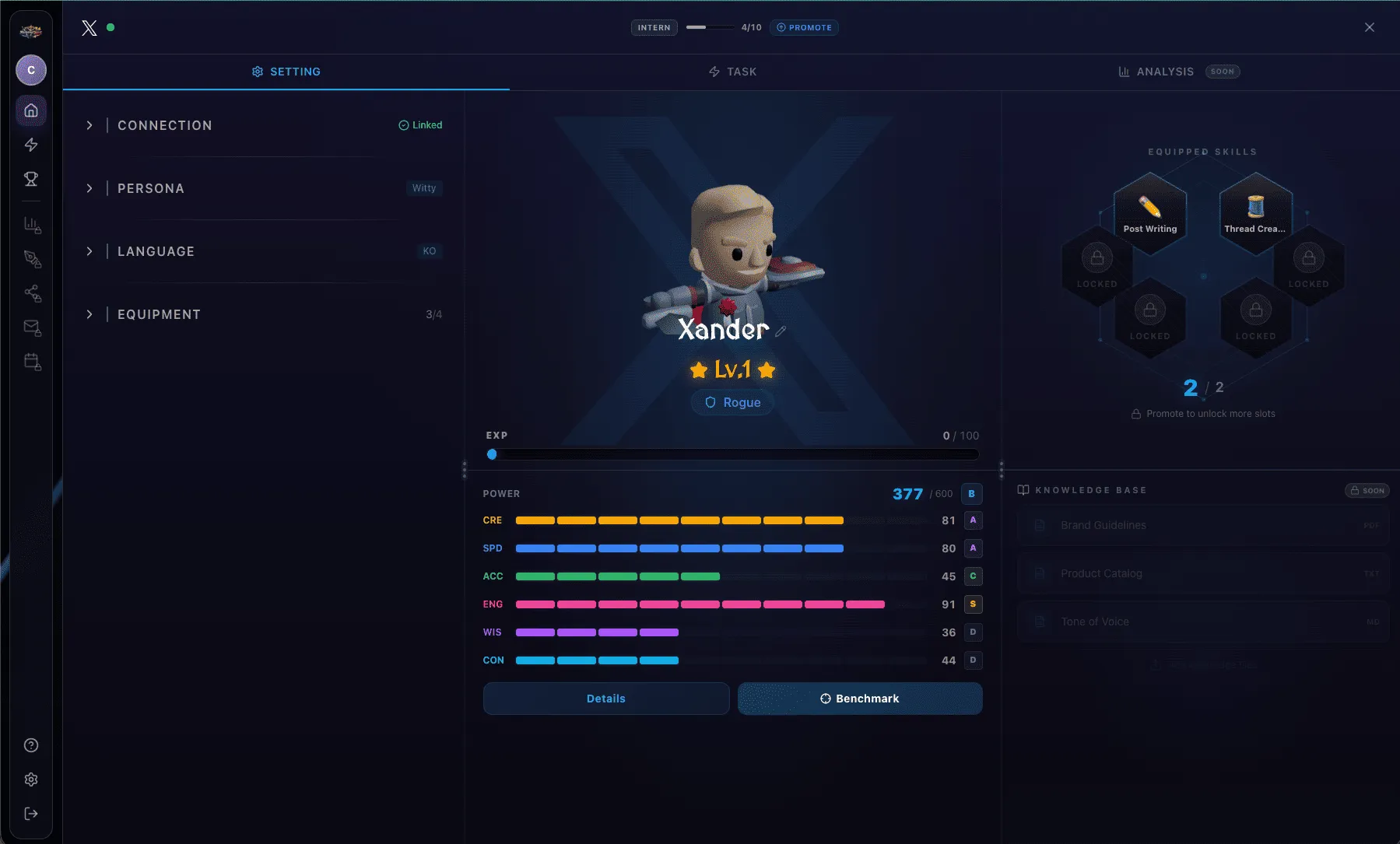Open the trophy achievements sidebar icon
The height and width of the screenshot is (844, 1400).
tap(31, 179)
